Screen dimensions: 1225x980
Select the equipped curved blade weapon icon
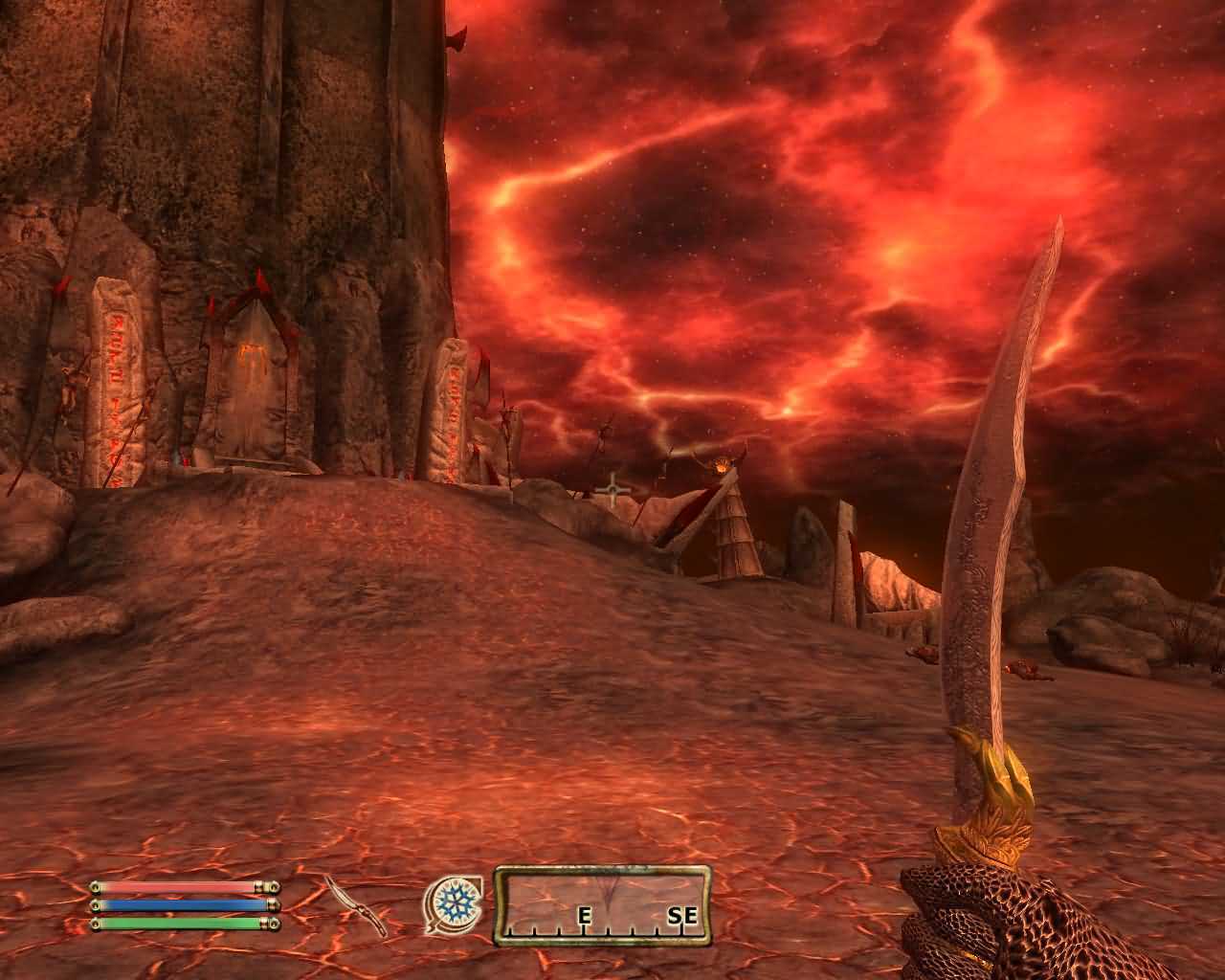coord(356,904)
